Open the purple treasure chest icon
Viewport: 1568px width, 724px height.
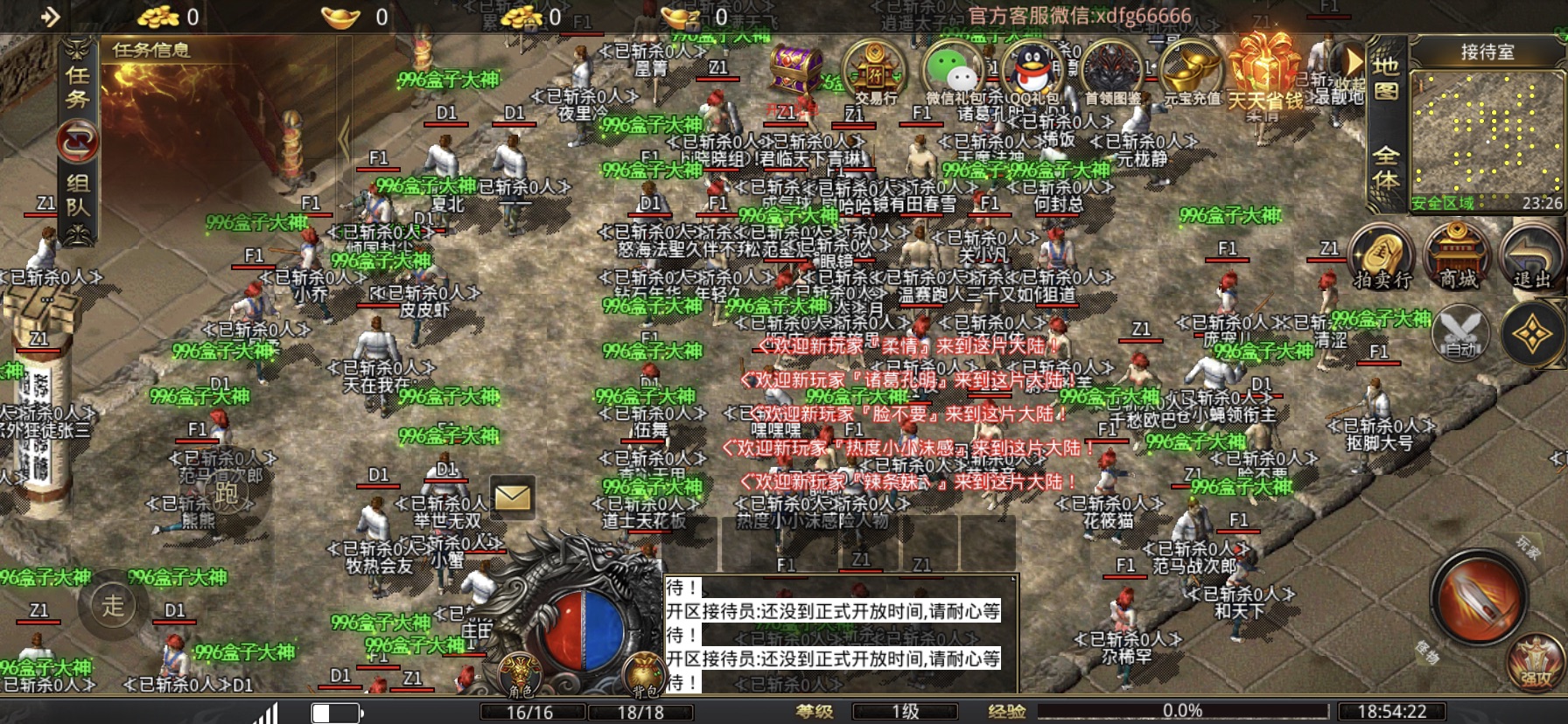795,68
